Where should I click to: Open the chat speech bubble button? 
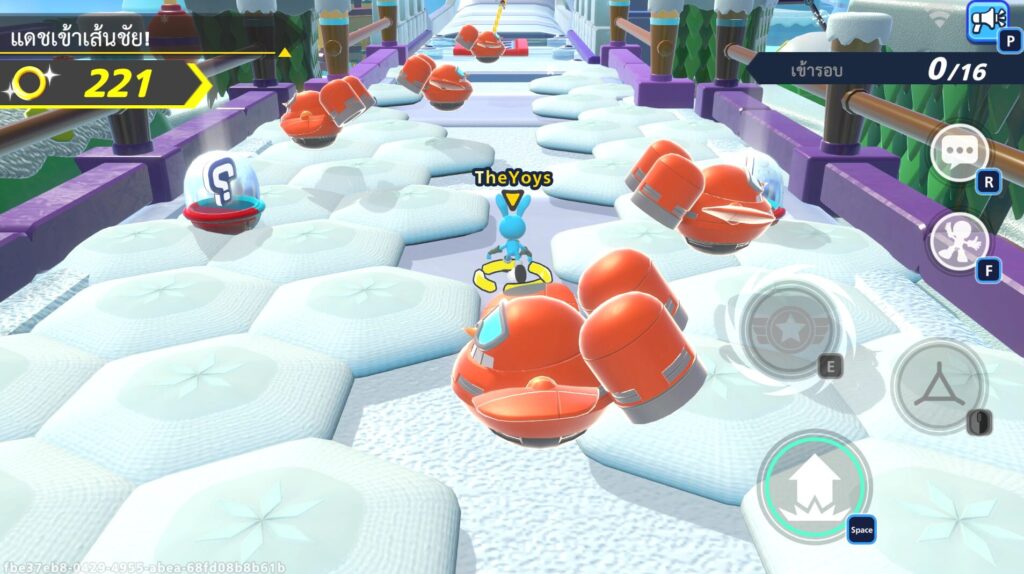point(959,153)
